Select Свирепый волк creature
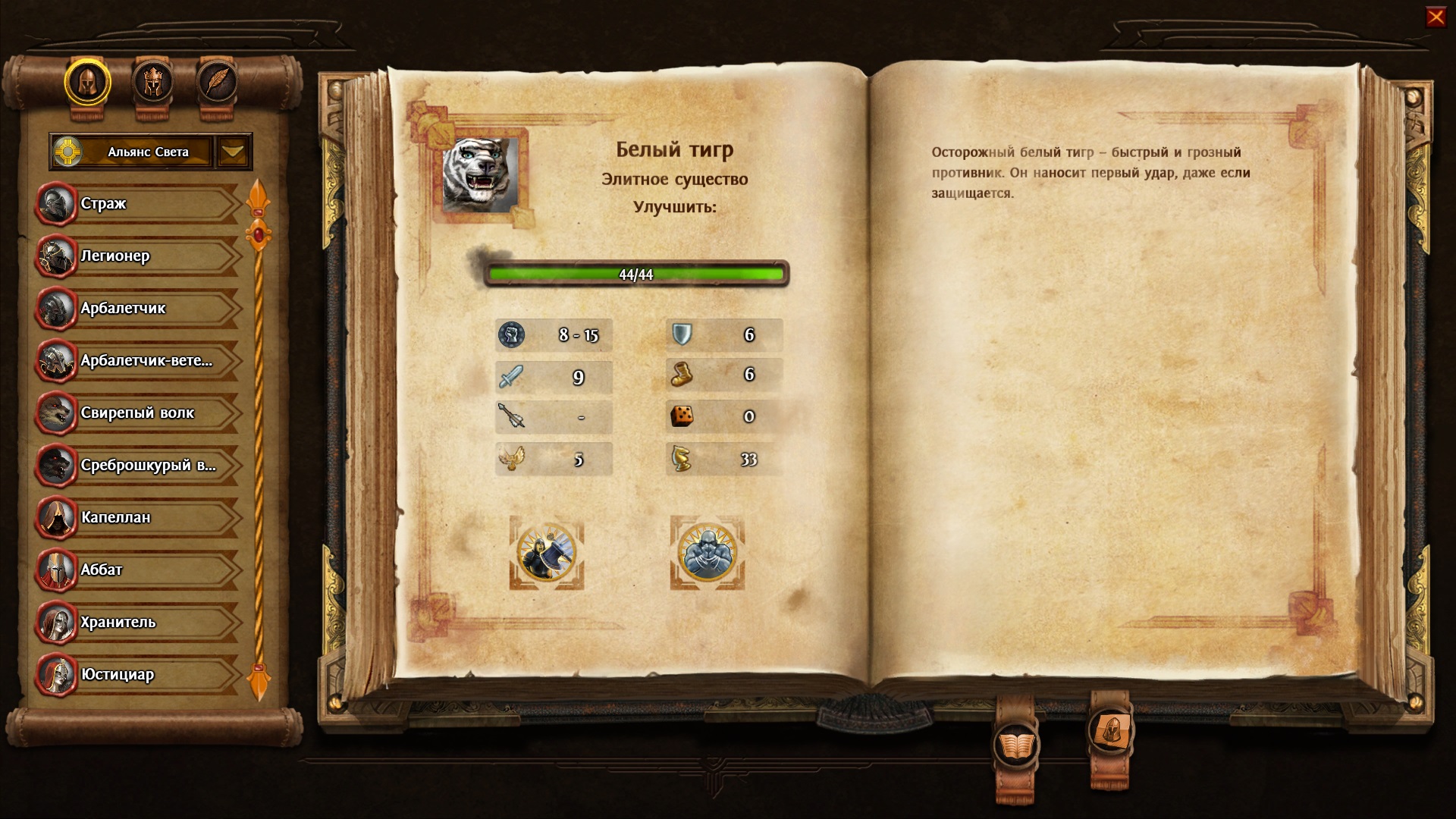 [136, 413]
